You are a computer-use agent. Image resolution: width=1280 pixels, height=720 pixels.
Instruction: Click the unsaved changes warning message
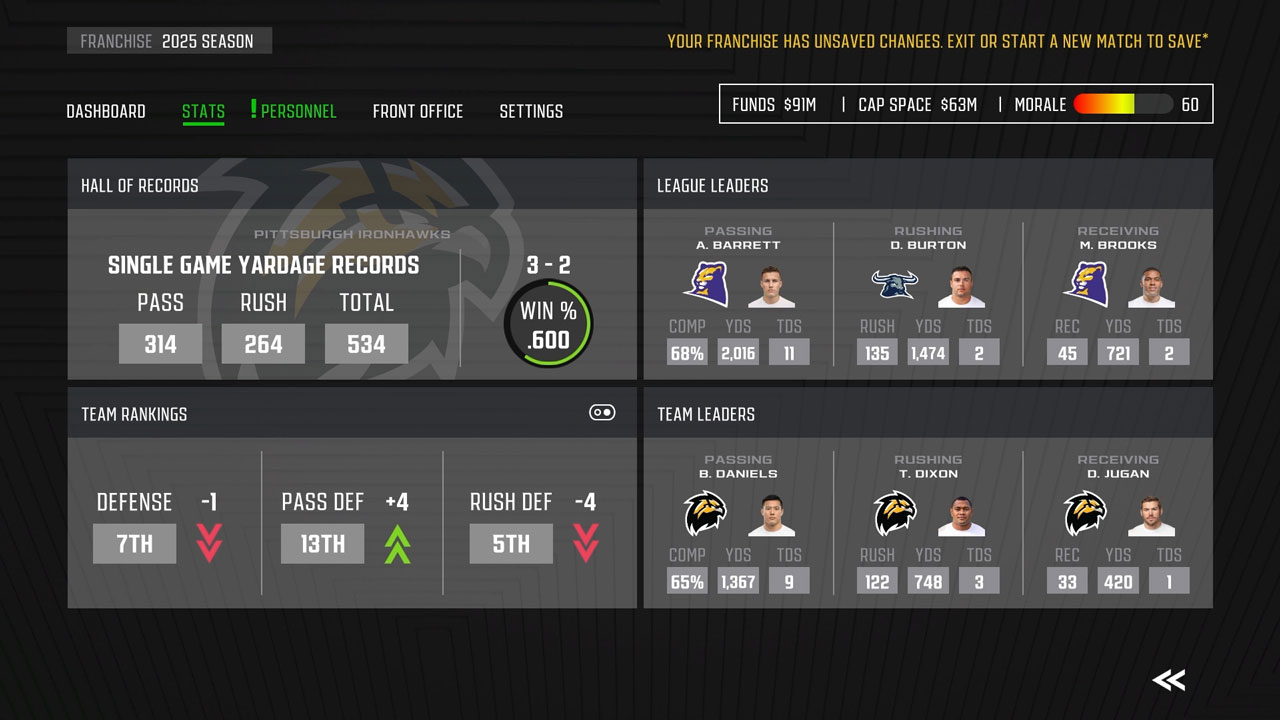pos(938,41)
